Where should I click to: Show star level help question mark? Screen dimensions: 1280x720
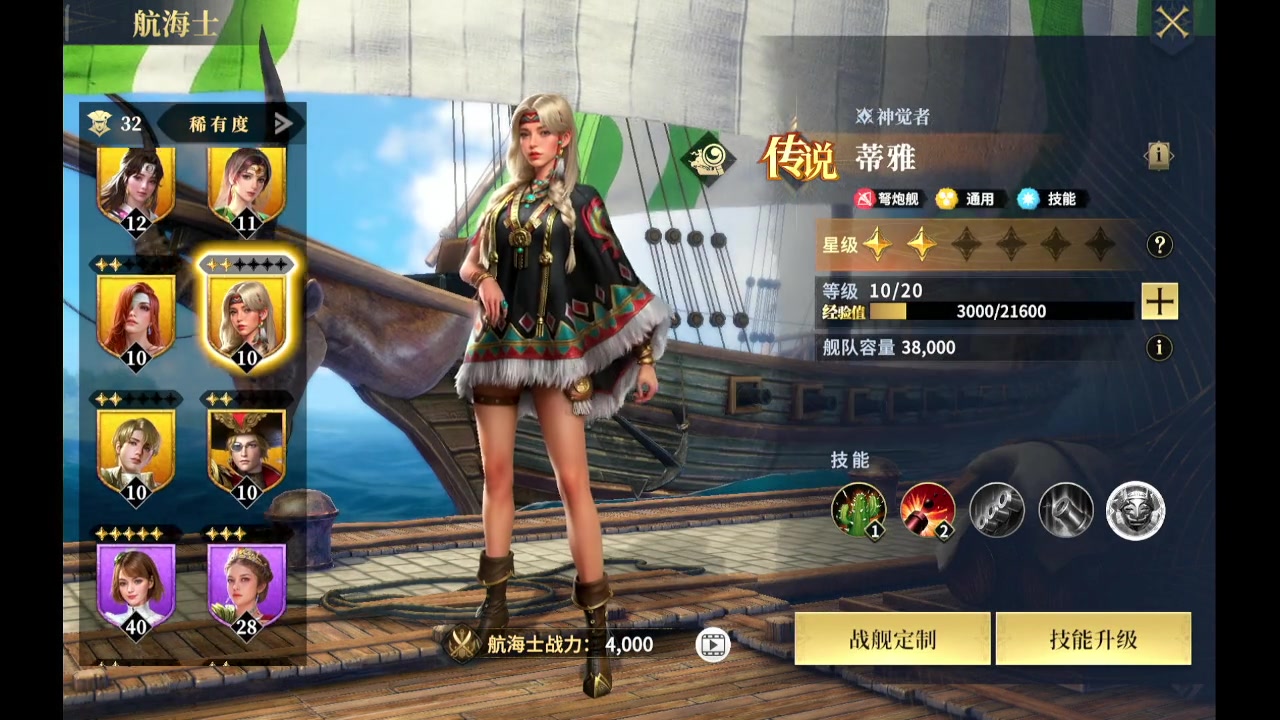coord(1159,244)
